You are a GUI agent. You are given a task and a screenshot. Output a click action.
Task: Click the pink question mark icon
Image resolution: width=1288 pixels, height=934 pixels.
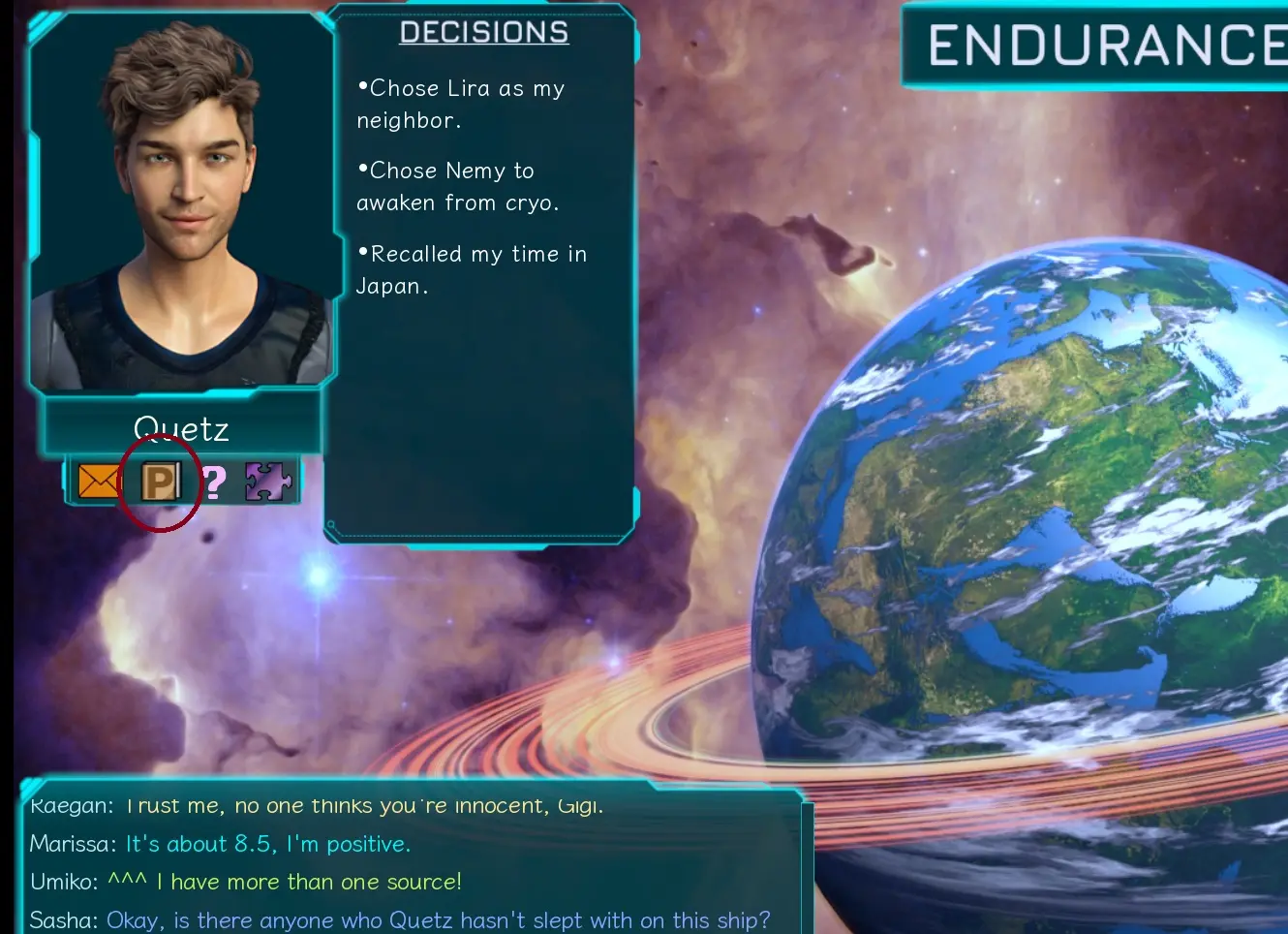click(214, 482)
